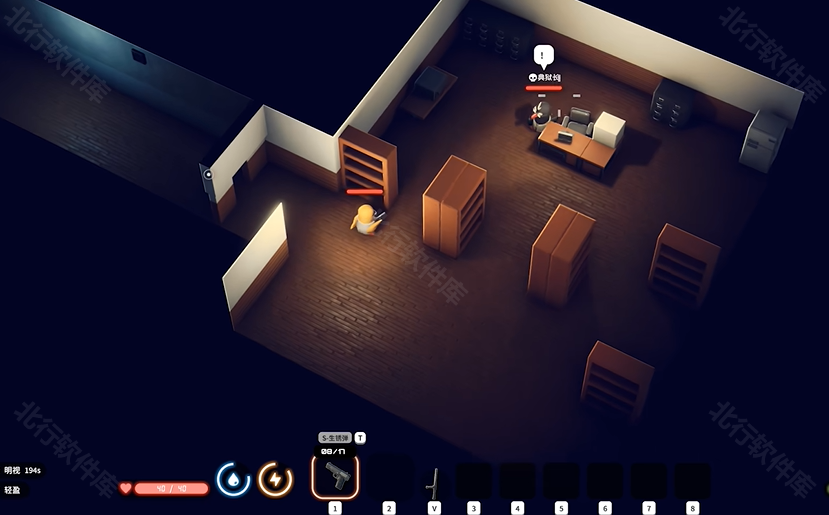Select the melee baton weapon slot

[x=433, y=481]
